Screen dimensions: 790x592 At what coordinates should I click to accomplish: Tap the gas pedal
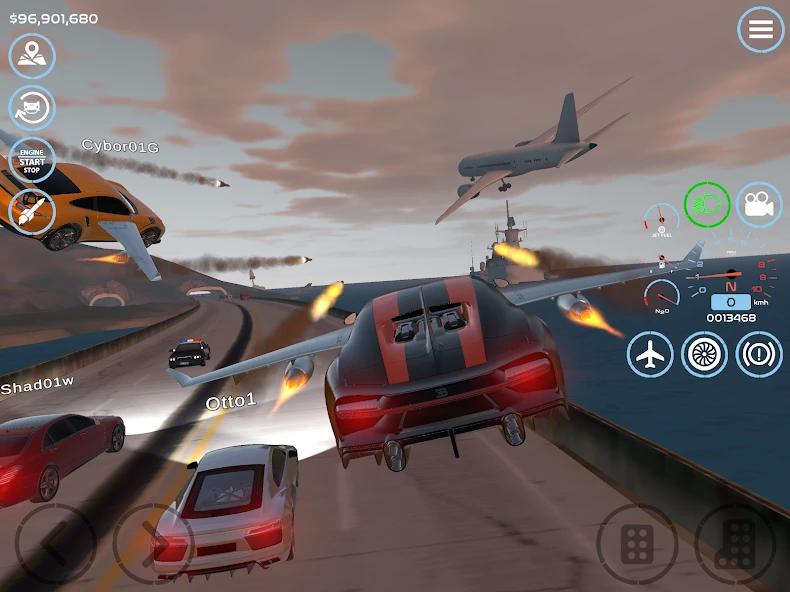(x=735, y=544)
